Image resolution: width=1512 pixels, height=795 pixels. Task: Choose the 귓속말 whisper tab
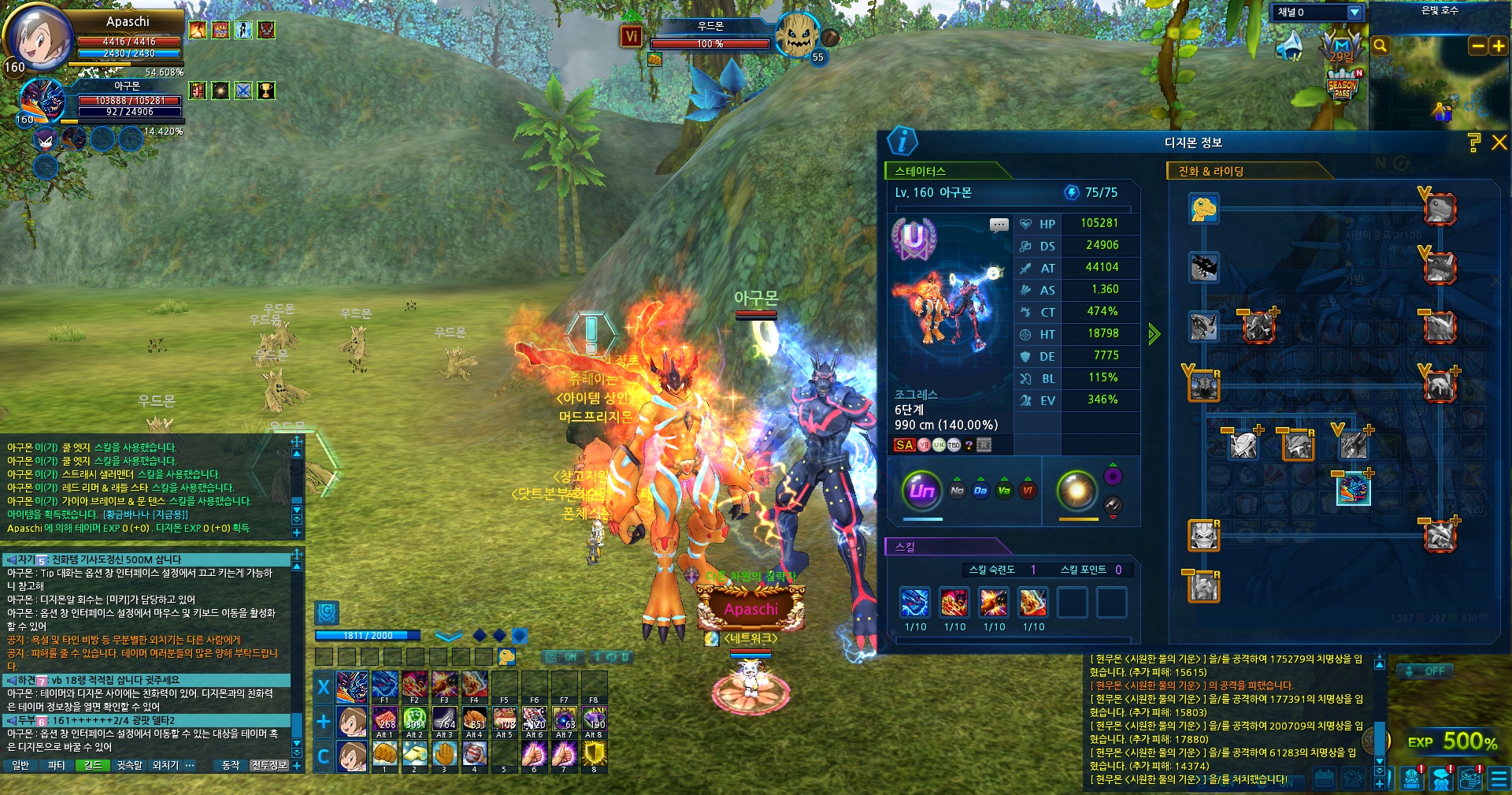pos(130,765)
